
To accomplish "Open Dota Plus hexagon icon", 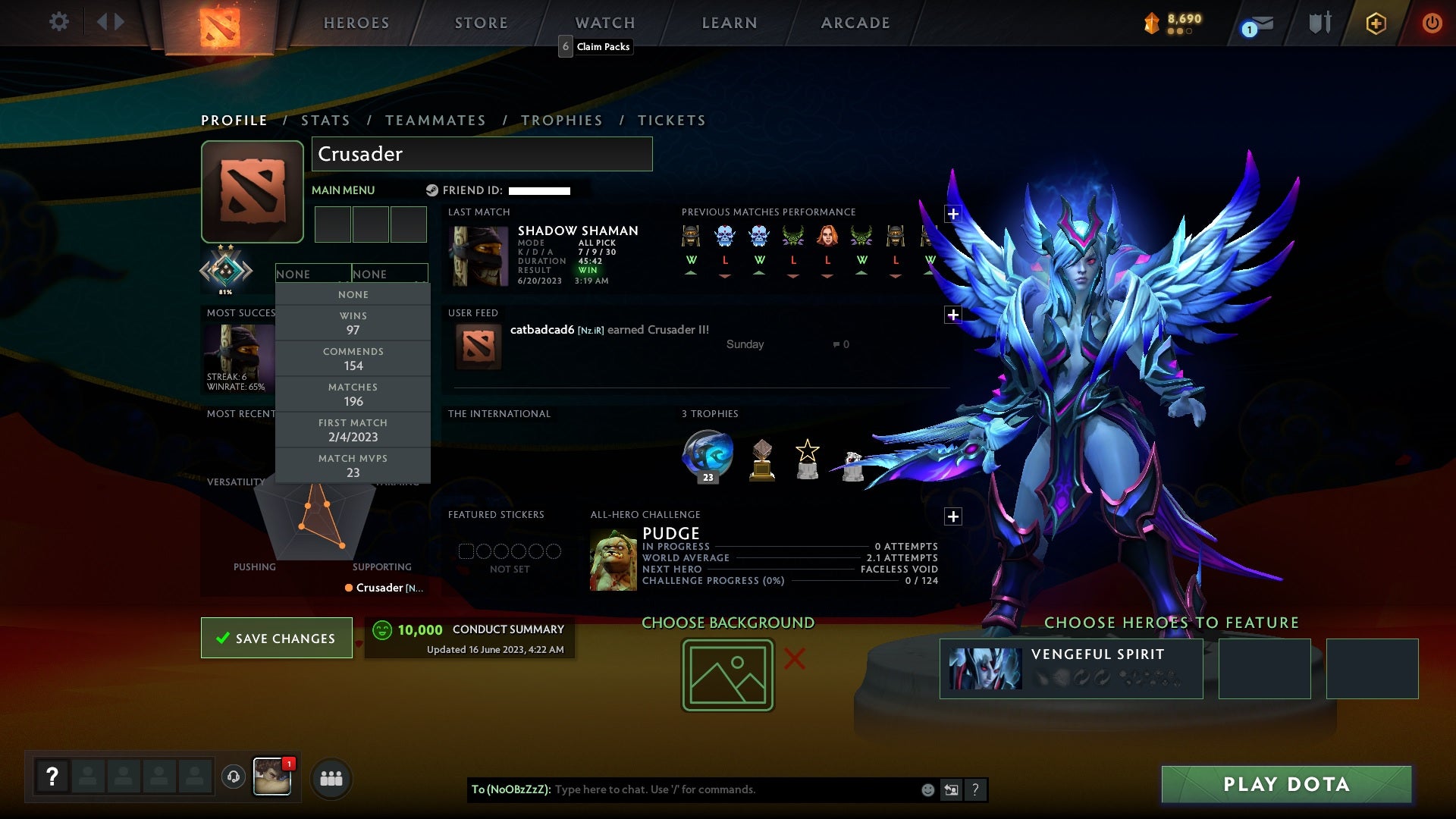I will click(1375, 23).
